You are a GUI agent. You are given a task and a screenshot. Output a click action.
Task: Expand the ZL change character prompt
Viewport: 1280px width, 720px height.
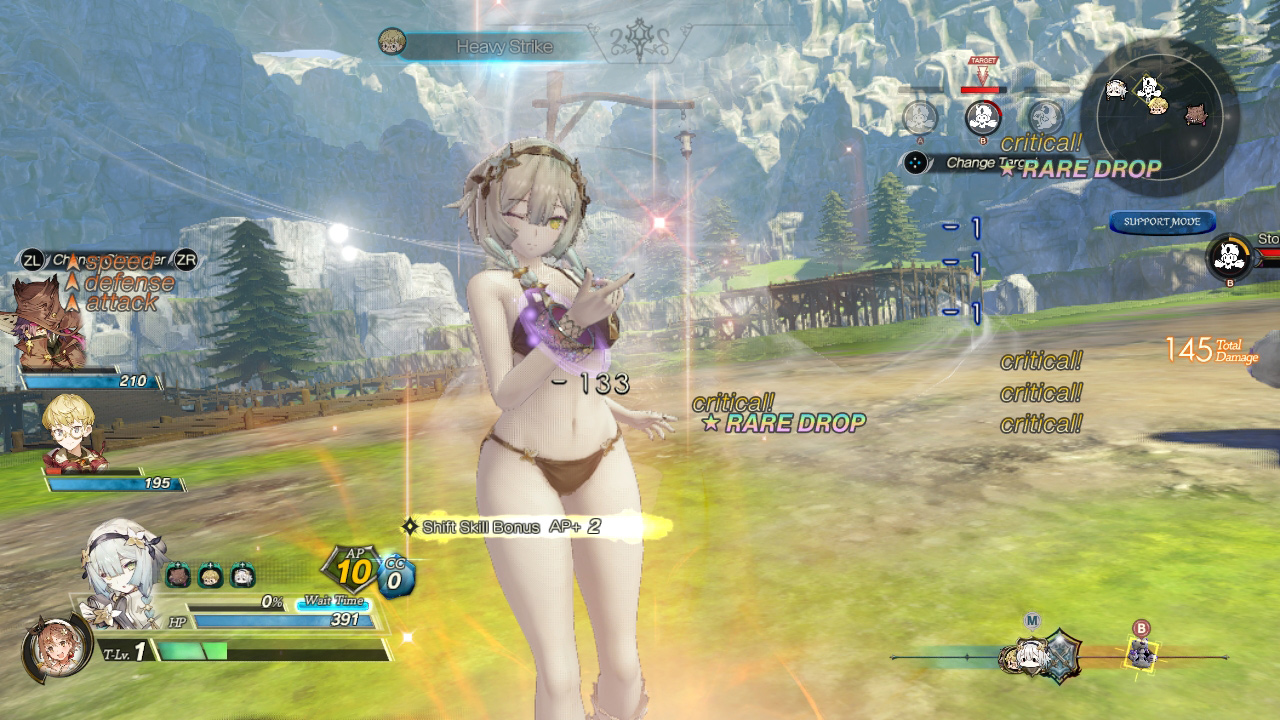tap(34, 258)
